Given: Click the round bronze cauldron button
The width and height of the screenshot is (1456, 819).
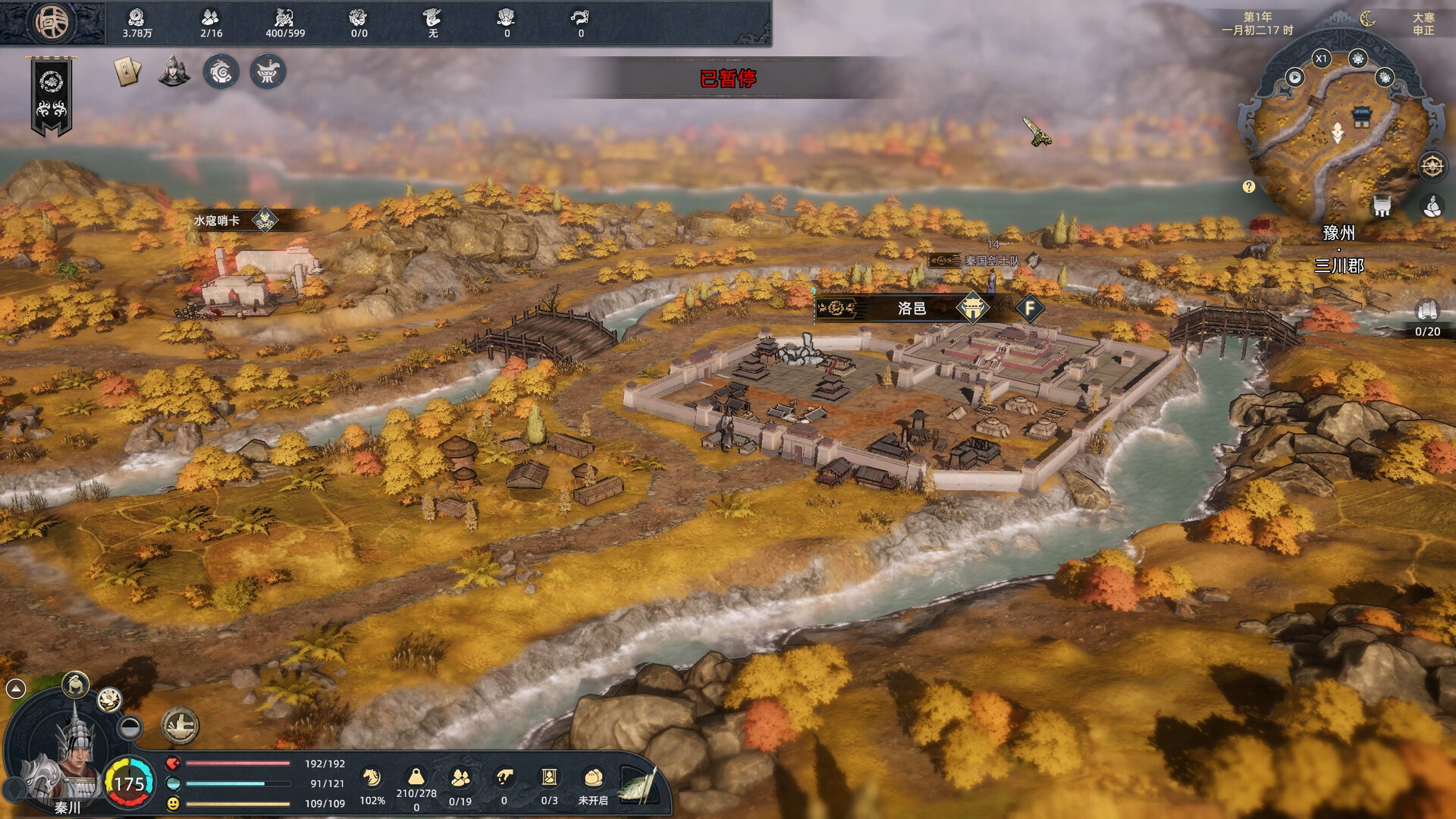Looking at the screenshot, I should pyautogui.click(x=268, y=72).
